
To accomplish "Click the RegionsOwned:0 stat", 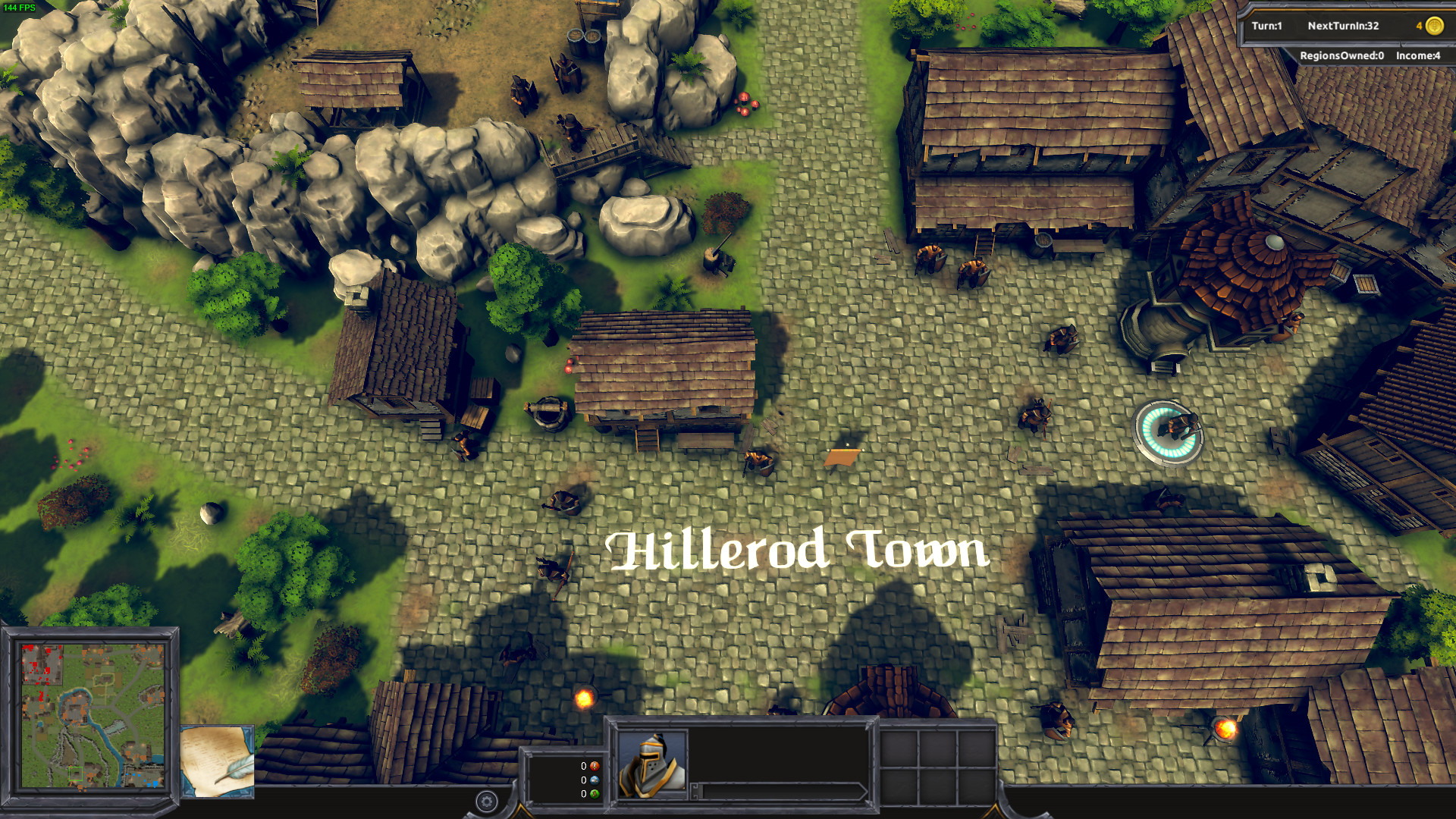I will 1341,55.
